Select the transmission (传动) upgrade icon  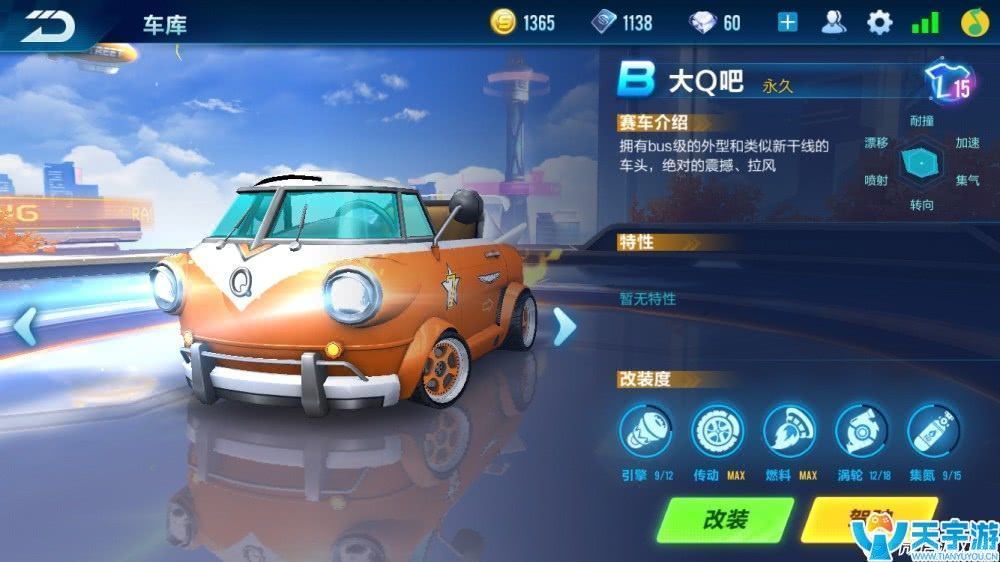718,430
